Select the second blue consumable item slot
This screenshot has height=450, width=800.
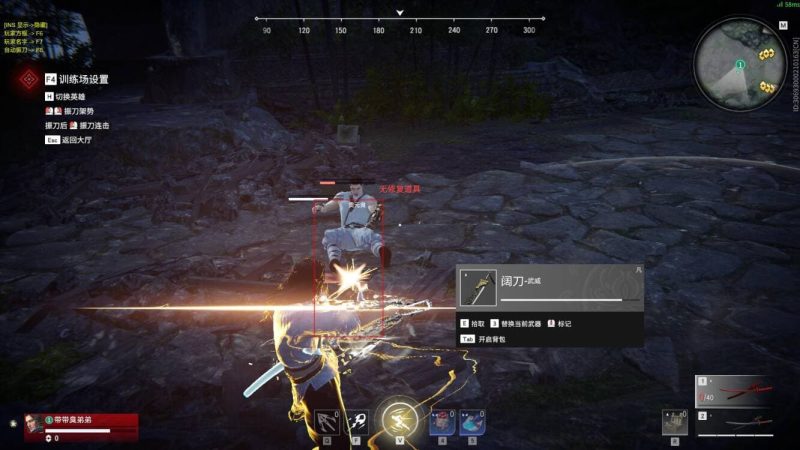(473, 423)
